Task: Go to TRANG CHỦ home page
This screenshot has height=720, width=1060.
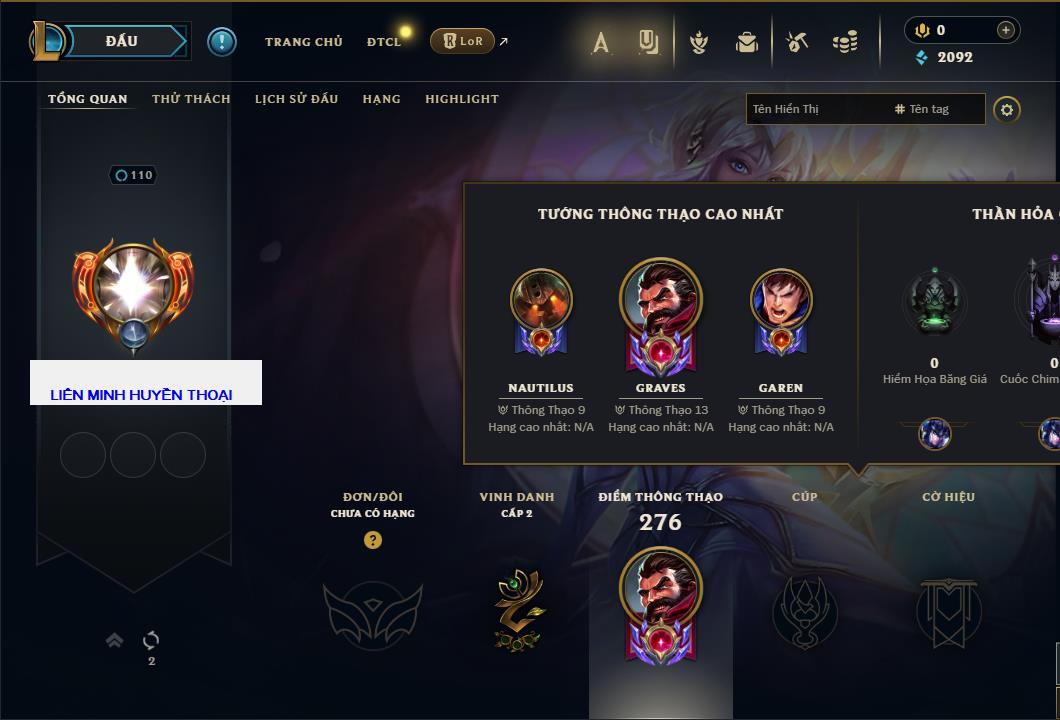Action: tap(303, 42)
